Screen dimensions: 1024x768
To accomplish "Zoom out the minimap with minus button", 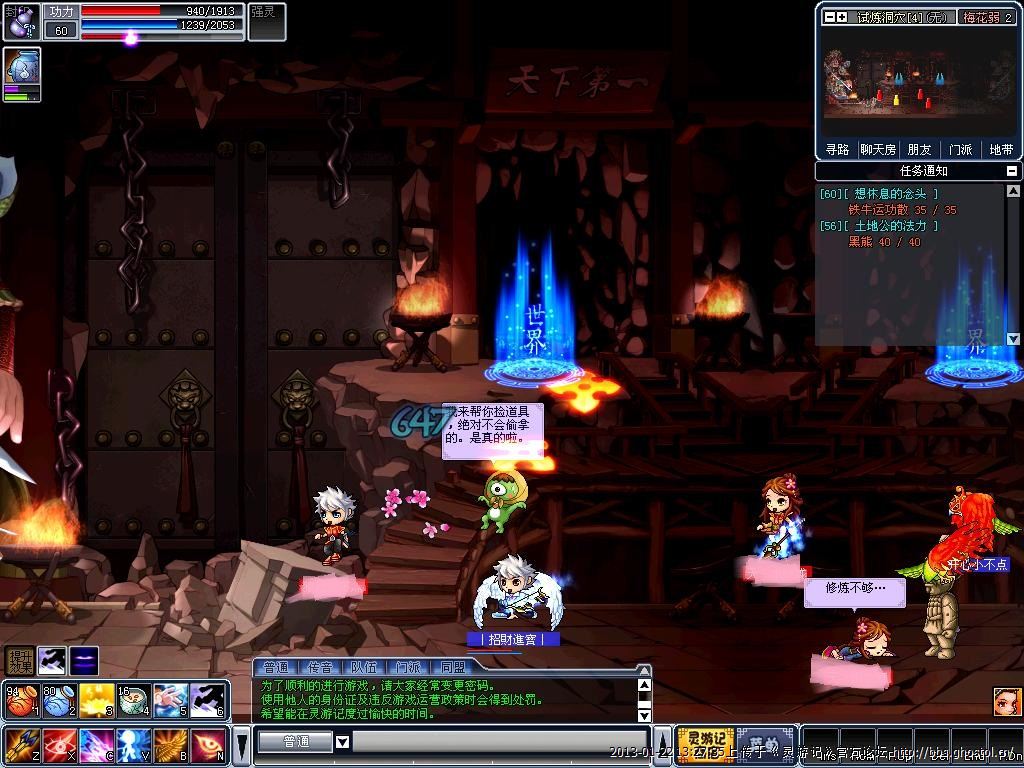I will pos(829,17).
